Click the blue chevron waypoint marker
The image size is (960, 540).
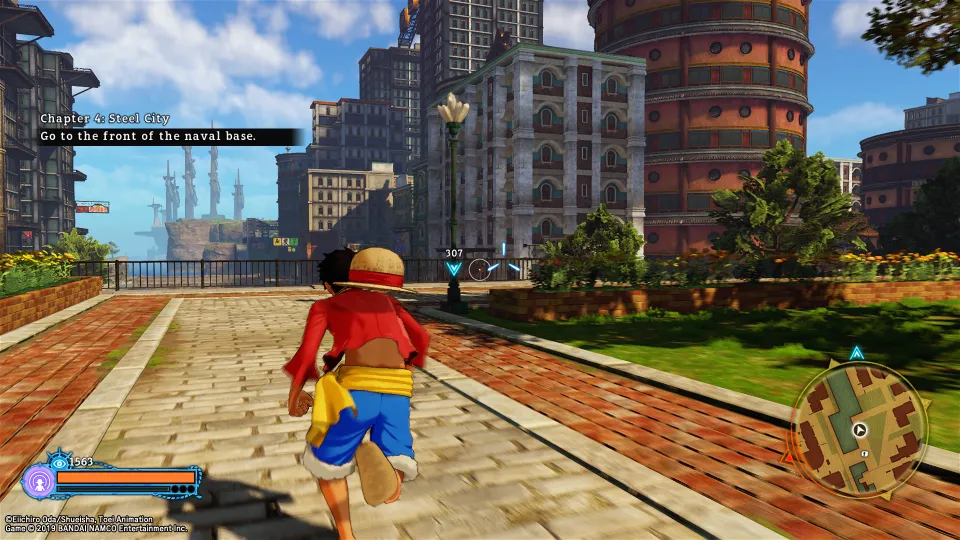[454, 268]
